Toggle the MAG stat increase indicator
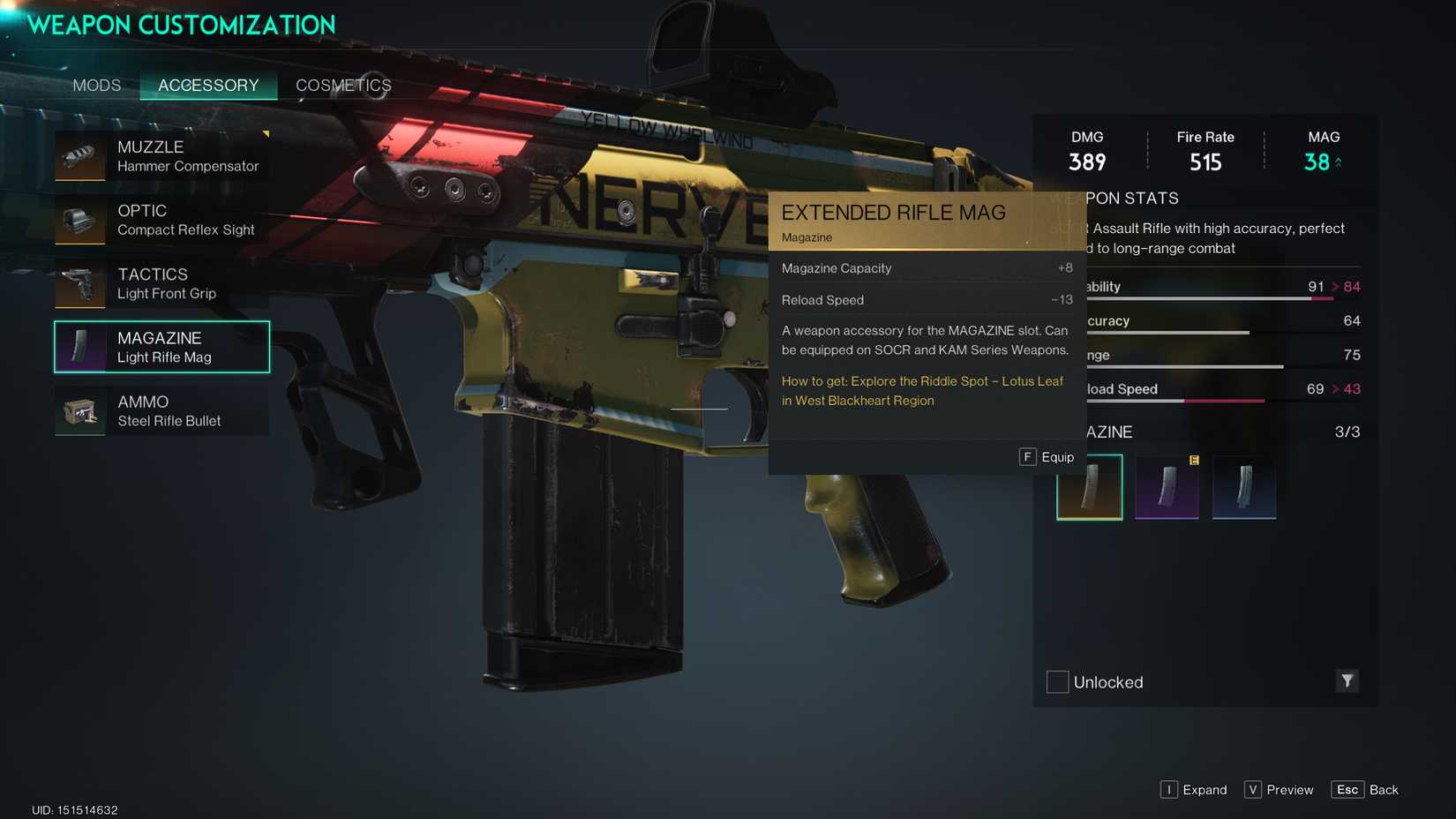Image resolution: width=1456 pixels, height=819 pixels. [1338, 162]
